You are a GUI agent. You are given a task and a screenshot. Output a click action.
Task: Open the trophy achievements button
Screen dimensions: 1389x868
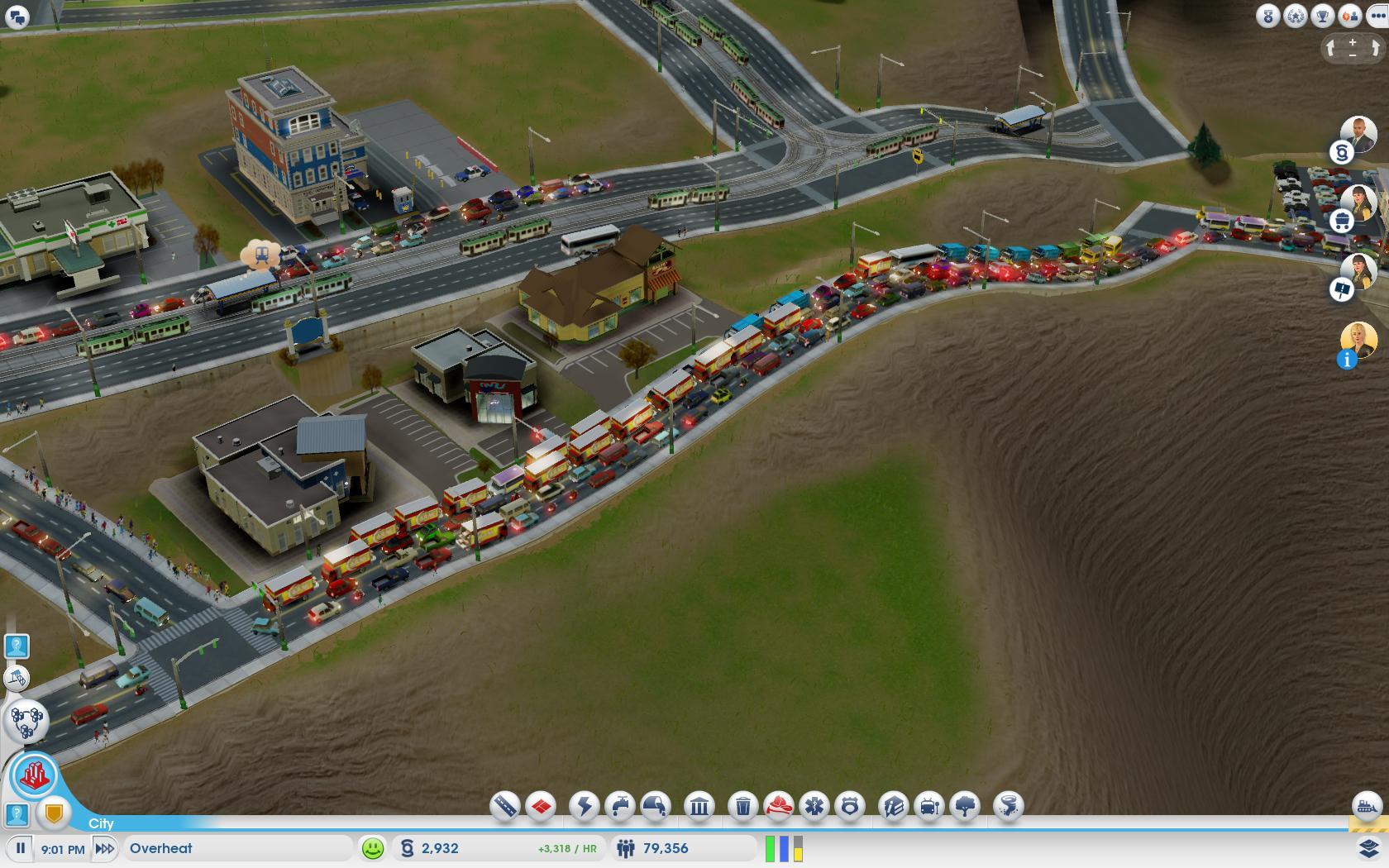(1323, 16)
